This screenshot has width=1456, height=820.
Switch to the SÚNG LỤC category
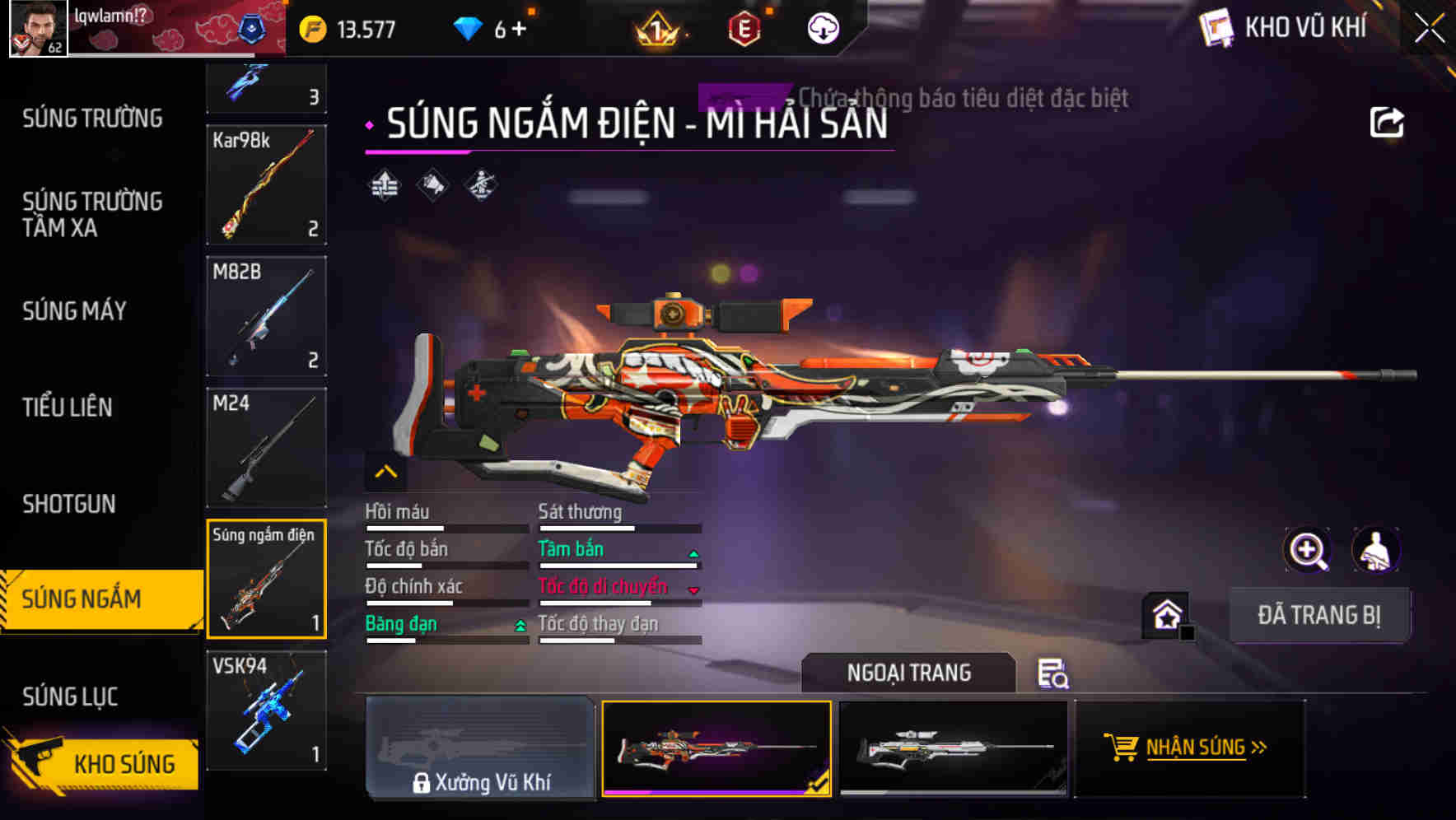point(70,697)
